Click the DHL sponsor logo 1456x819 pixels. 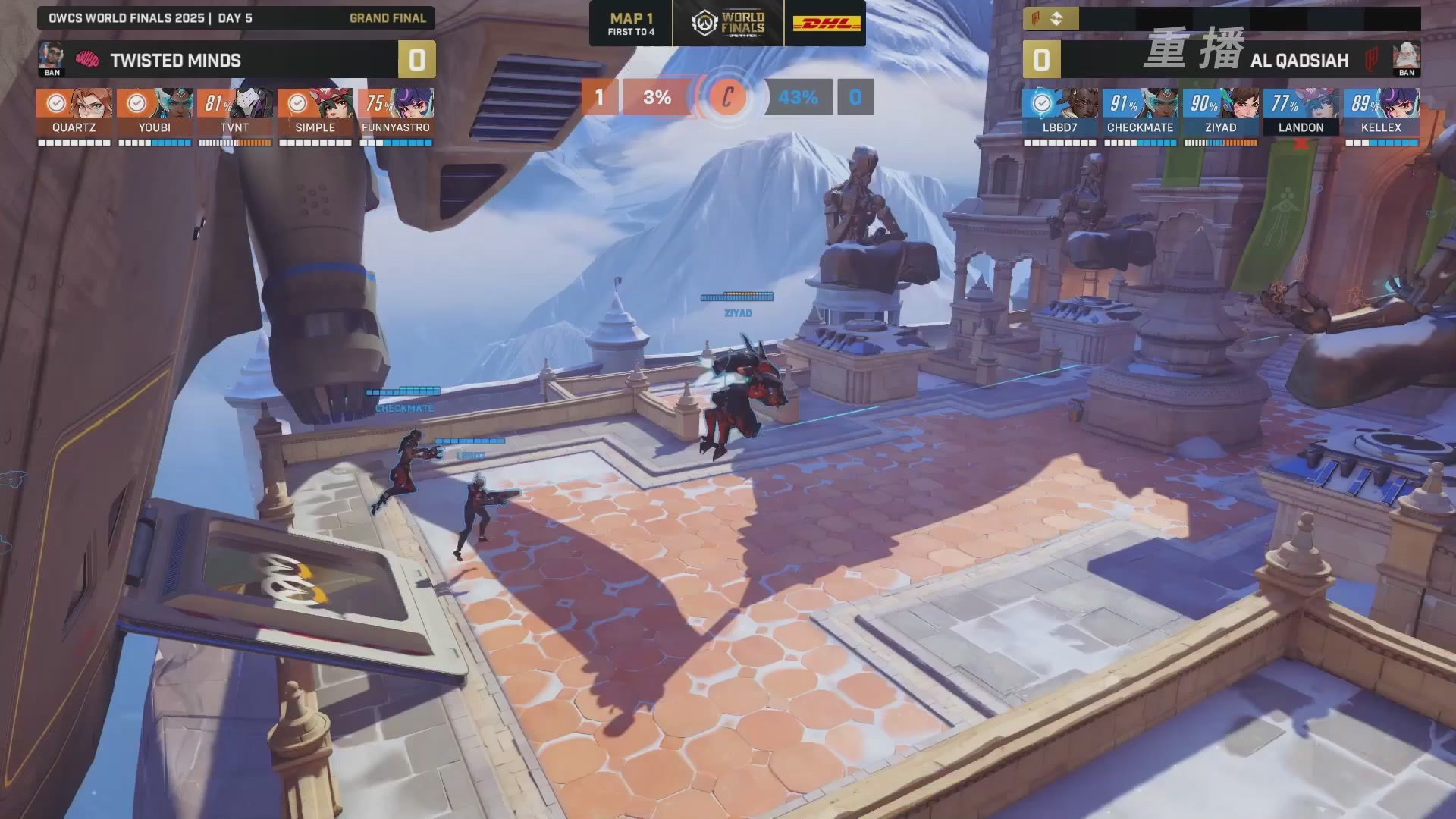coord(827,24)
